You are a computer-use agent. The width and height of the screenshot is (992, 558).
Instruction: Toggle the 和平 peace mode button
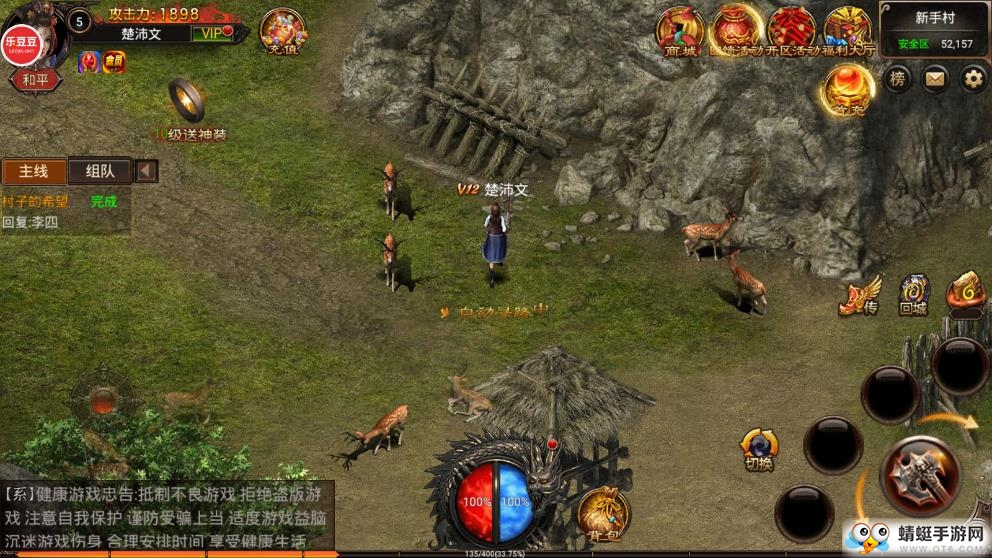click(35, 80)
